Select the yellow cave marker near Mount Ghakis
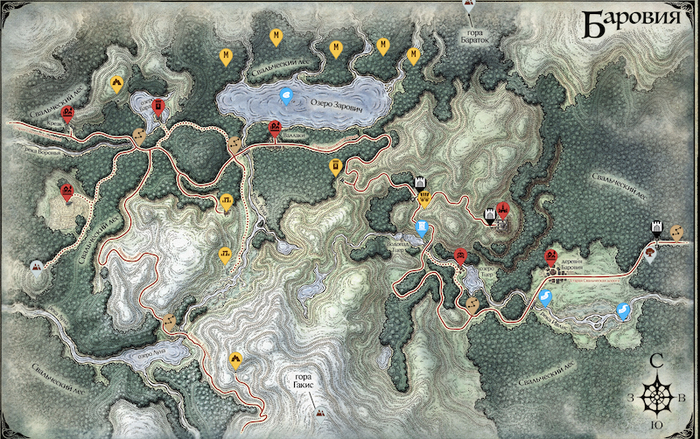Screen dimensions: 700x439 tap(236, 361)
